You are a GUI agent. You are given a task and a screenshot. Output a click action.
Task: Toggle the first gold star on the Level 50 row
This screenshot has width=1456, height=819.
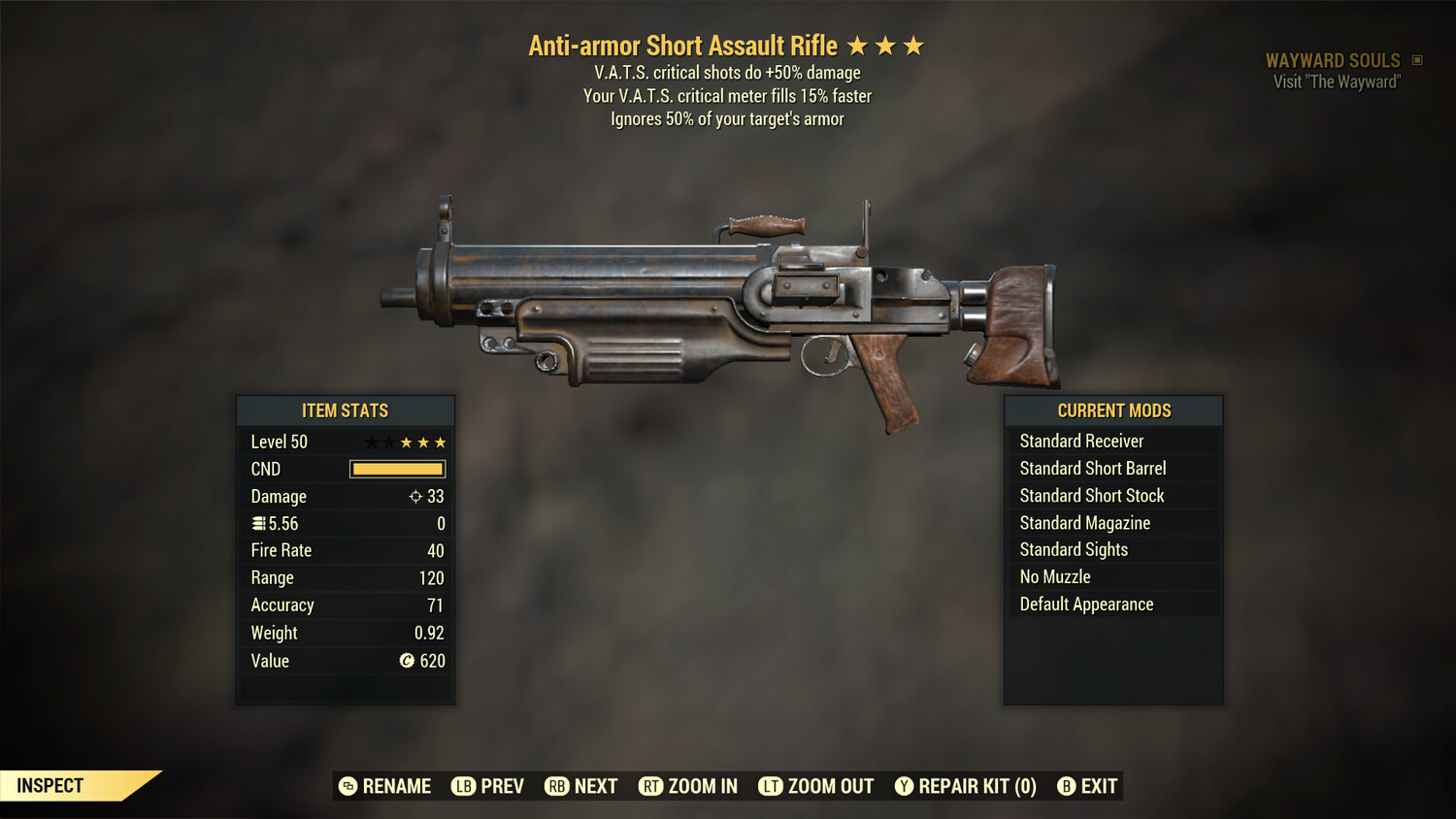[x=408, y=442]
